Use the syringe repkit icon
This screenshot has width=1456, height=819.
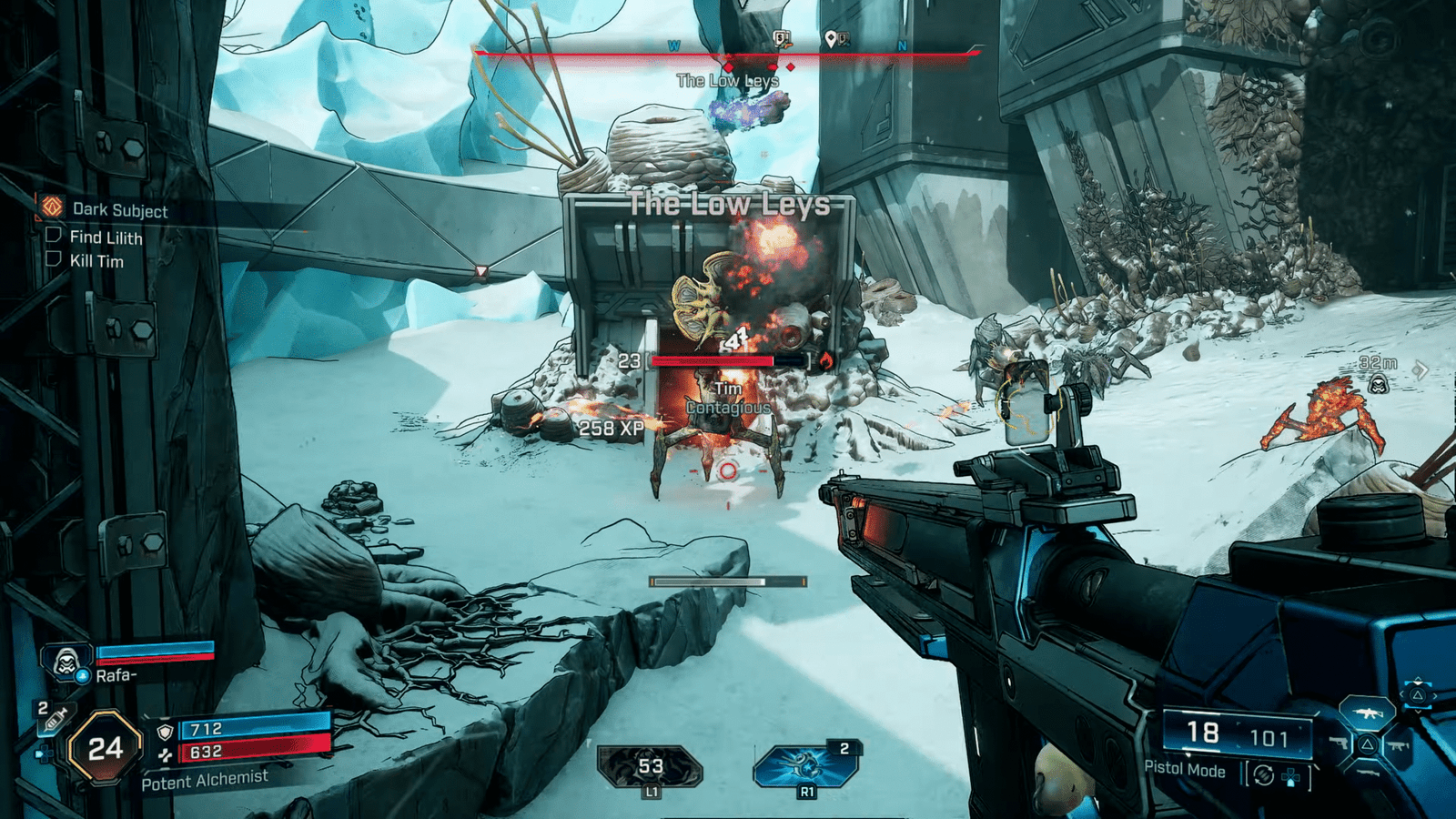[53, 719]
